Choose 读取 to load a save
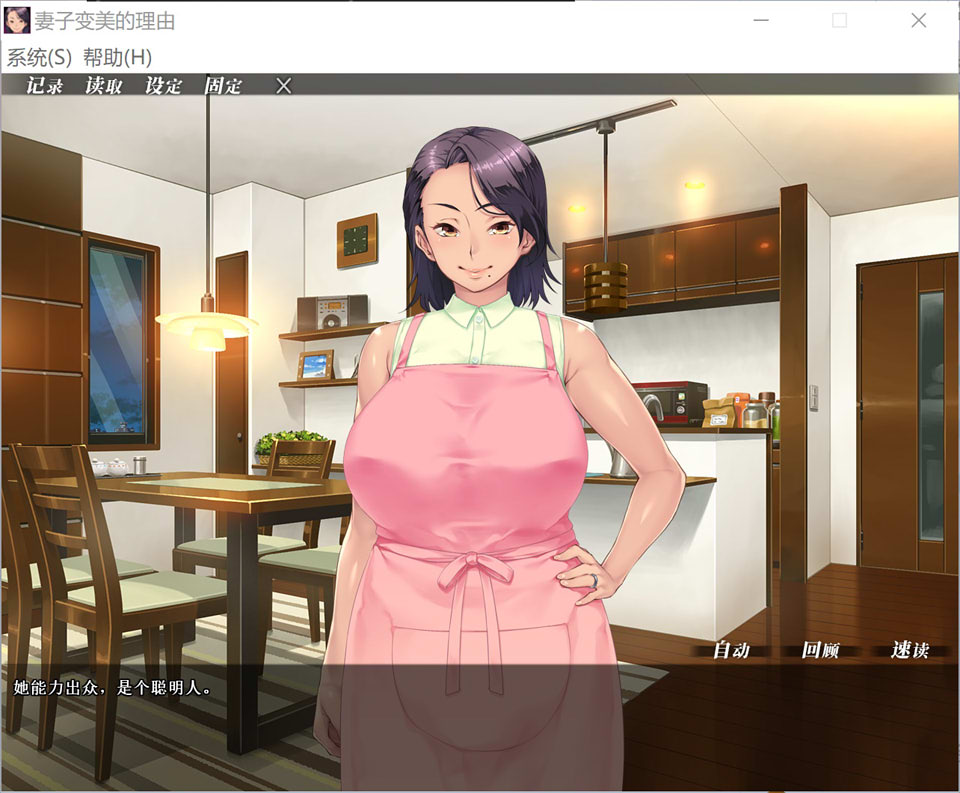The height and width of the screenshot is (793, 960). 104,86
